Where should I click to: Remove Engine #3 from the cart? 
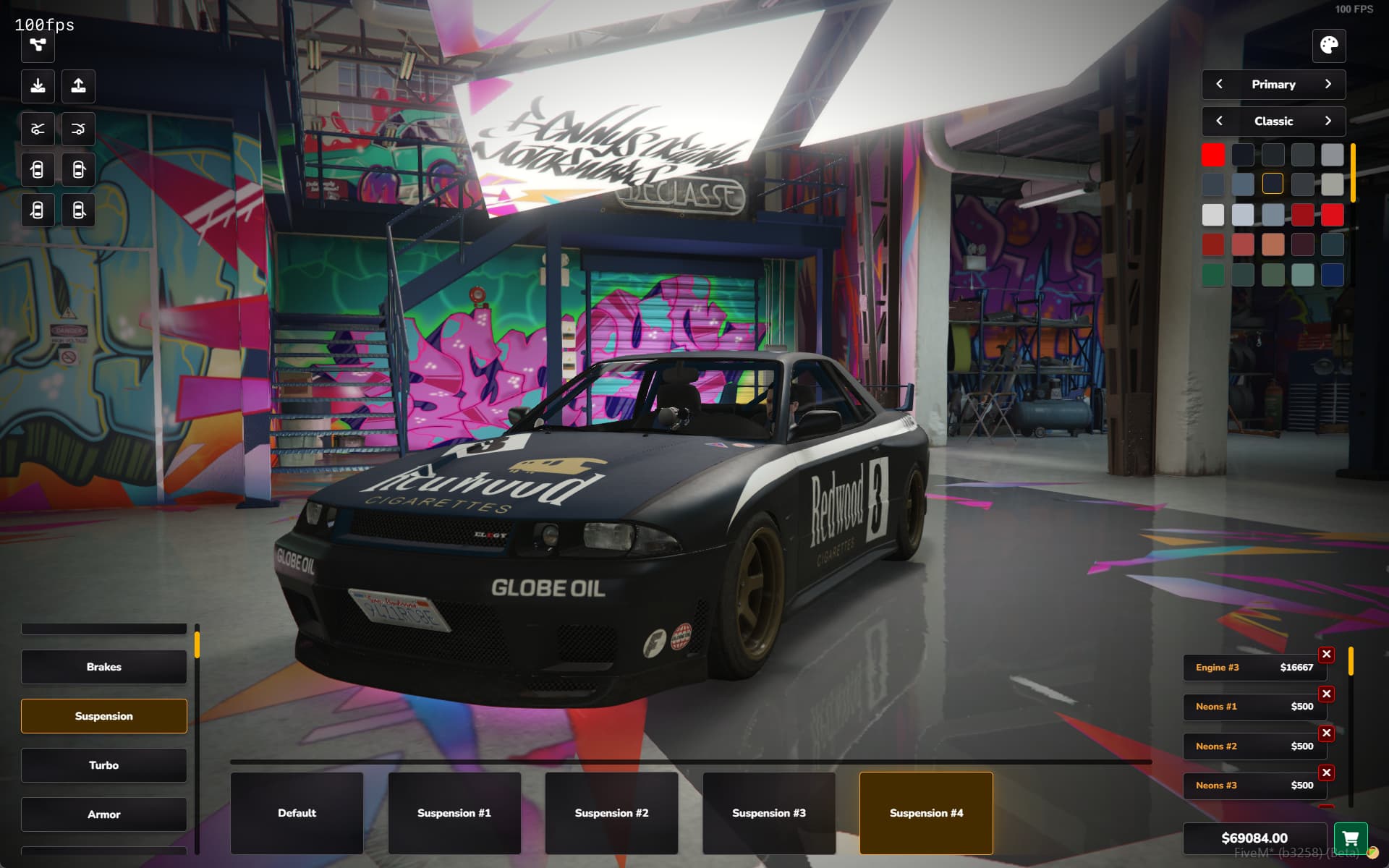[1326, 655]
